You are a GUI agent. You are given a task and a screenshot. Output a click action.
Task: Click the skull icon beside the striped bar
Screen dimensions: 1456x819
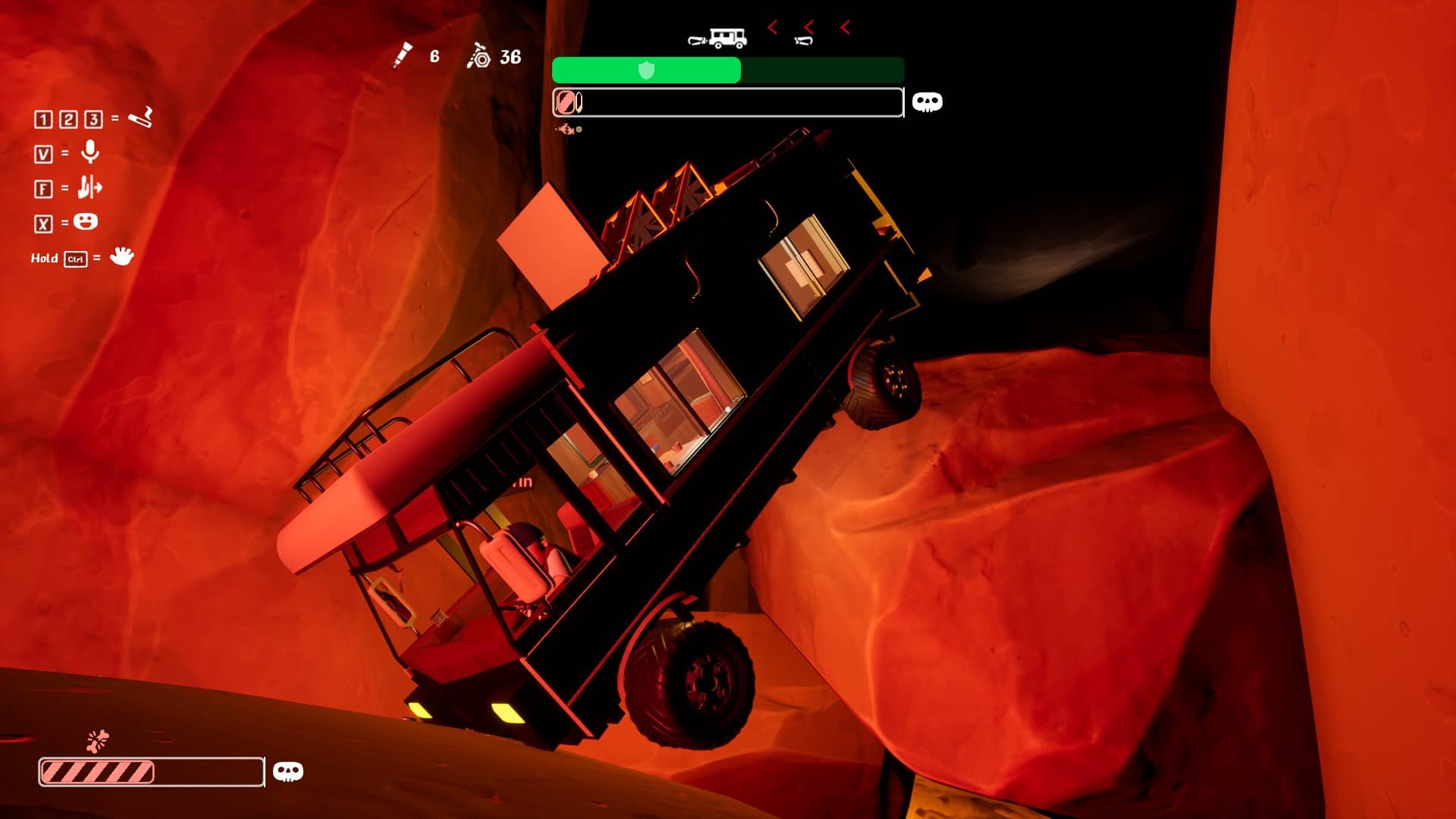coord(287,772)
